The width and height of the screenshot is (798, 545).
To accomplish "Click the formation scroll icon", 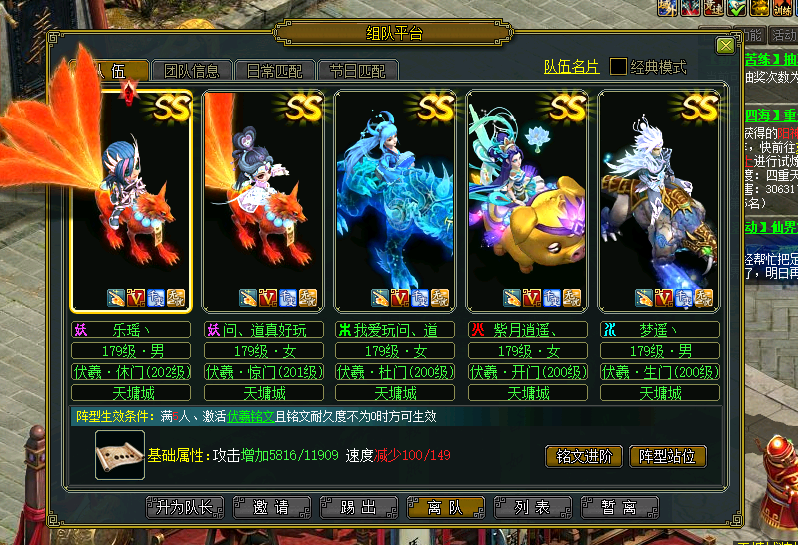I will (x=120, y=455).
